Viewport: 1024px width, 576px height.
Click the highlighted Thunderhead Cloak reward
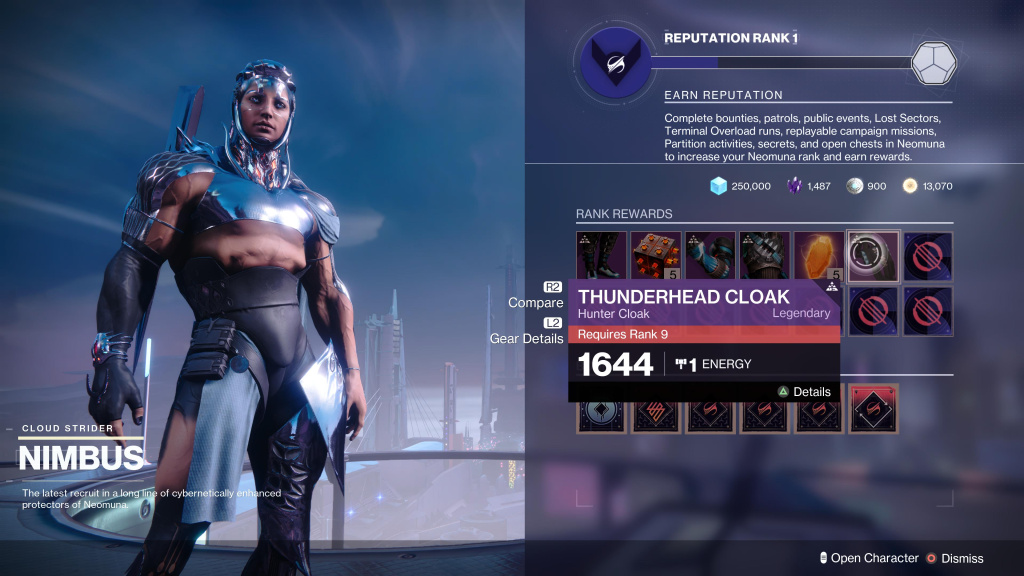[x=873, y=255]
